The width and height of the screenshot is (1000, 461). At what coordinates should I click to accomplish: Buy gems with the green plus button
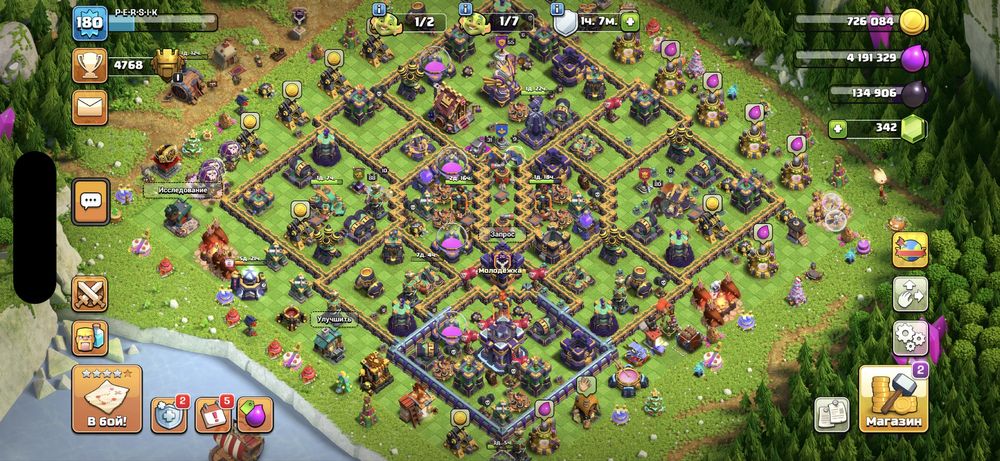(x=840, y=128)
